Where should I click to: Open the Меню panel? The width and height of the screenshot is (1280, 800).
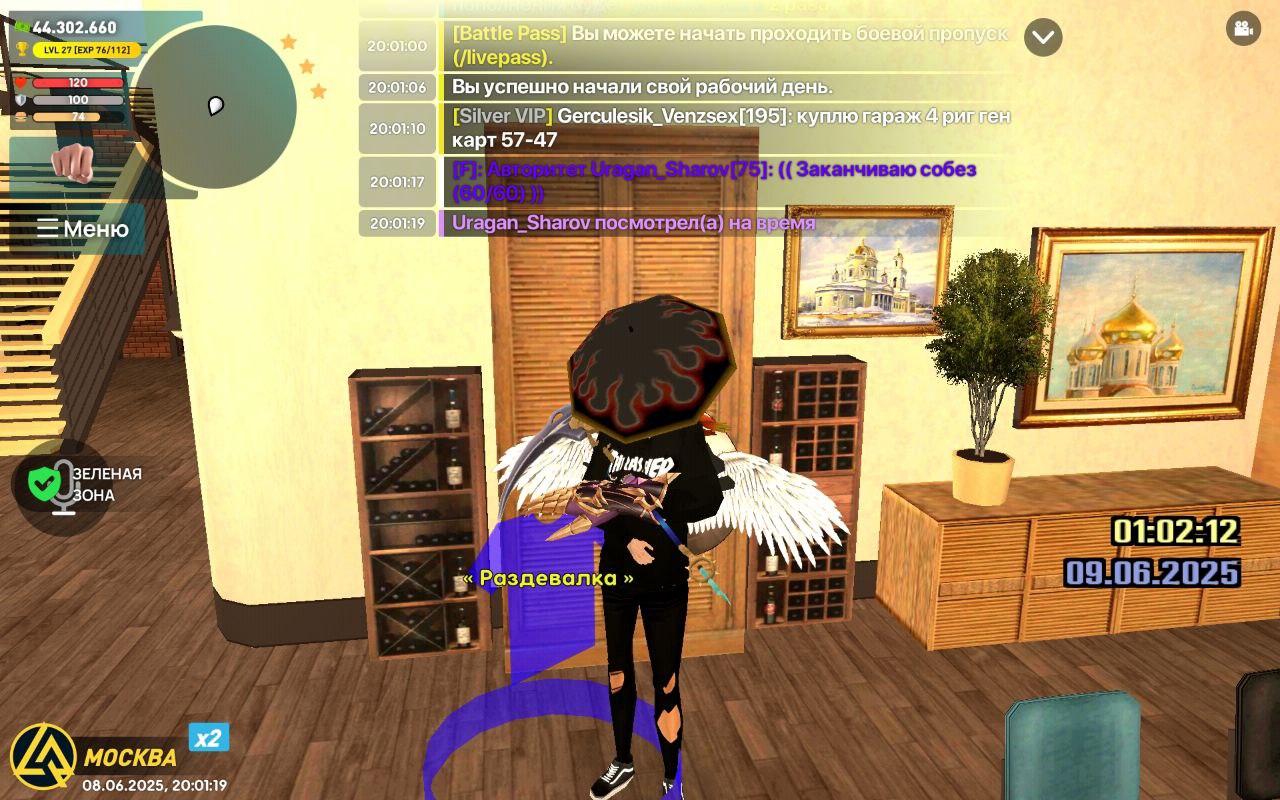pos(82,229)
